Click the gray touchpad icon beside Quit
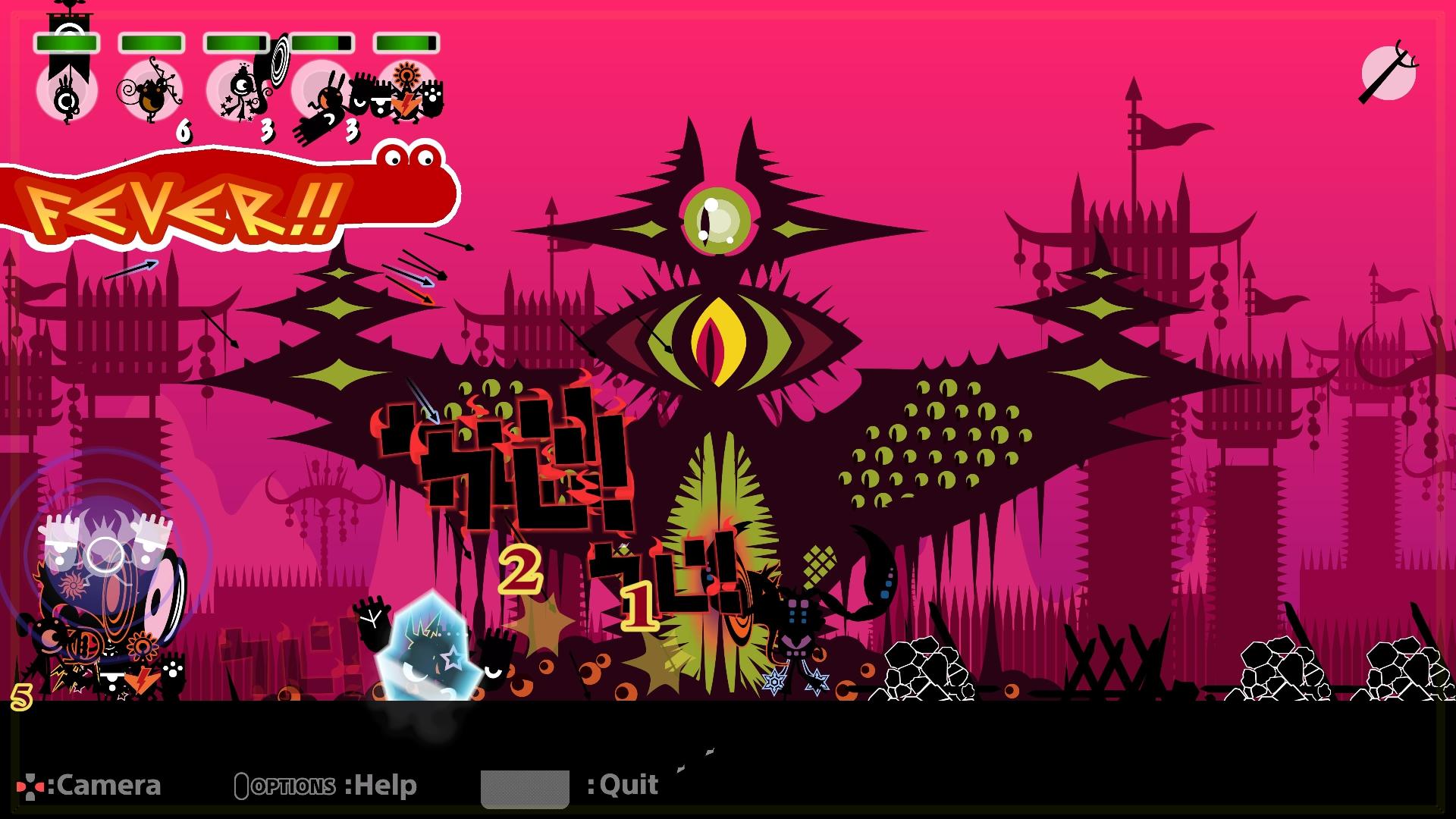 click(x=526, y=789)
